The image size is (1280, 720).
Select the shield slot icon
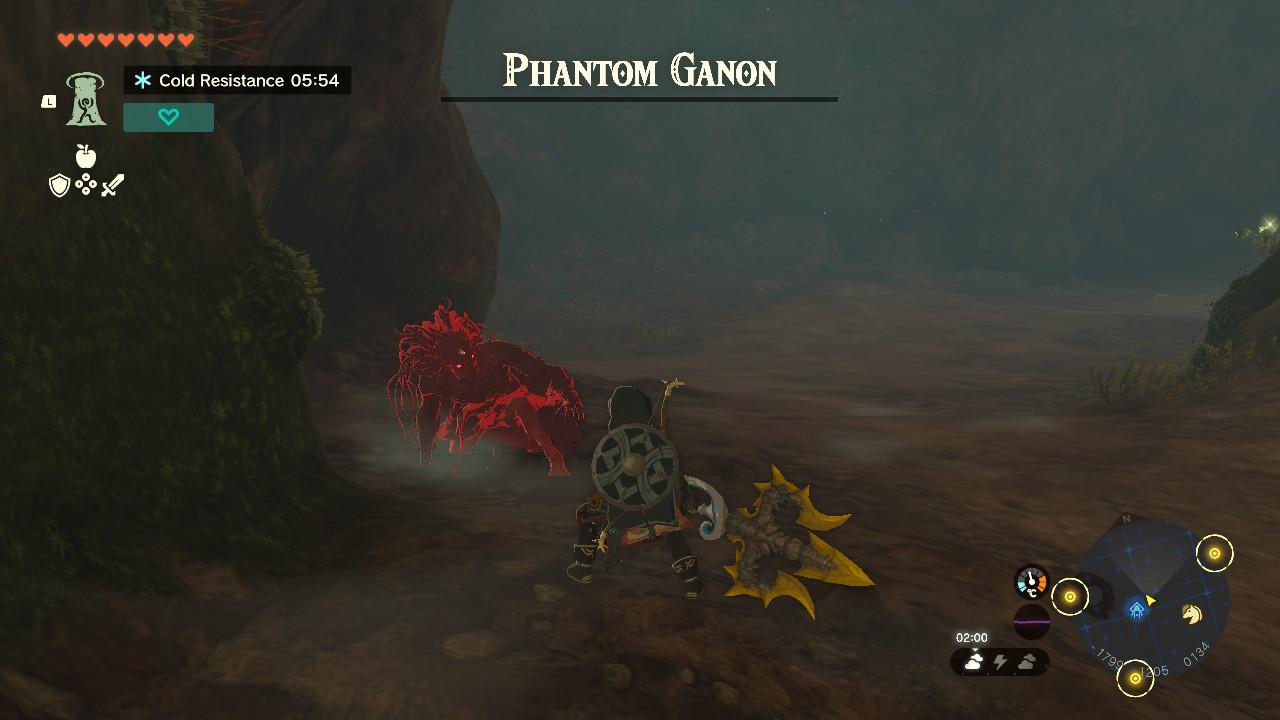[x=62, y=184]
